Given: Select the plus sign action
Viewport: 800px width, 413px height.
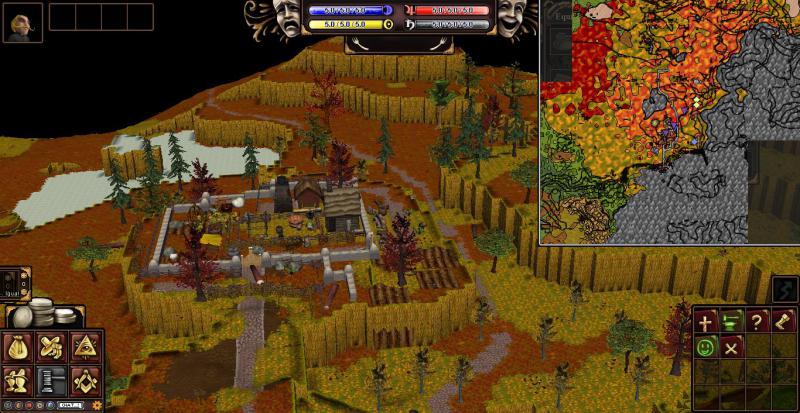Looking at the screenshot, I should click(707, 322).
